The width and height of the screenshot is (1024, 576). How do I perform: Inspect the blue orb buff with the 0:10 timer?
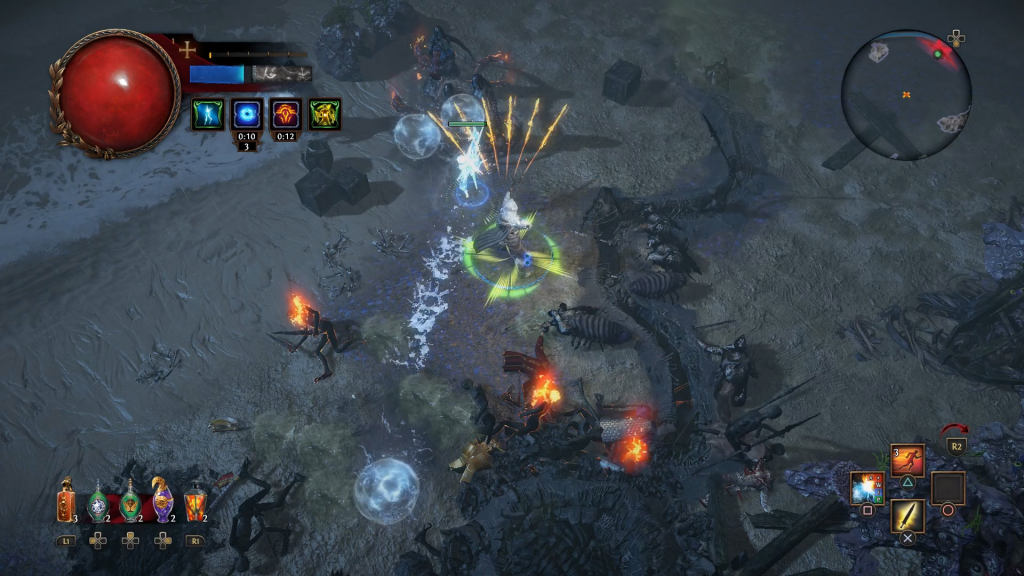coord(247,114)
